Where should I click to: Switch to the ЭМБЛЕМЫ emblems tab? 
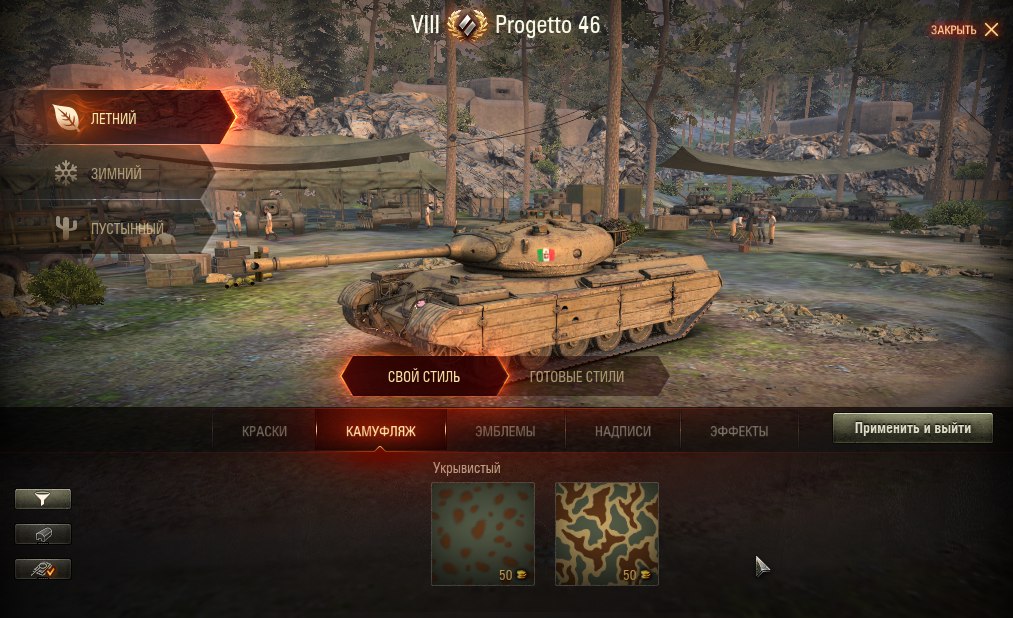pyautogui.click(x=505, y=431)
